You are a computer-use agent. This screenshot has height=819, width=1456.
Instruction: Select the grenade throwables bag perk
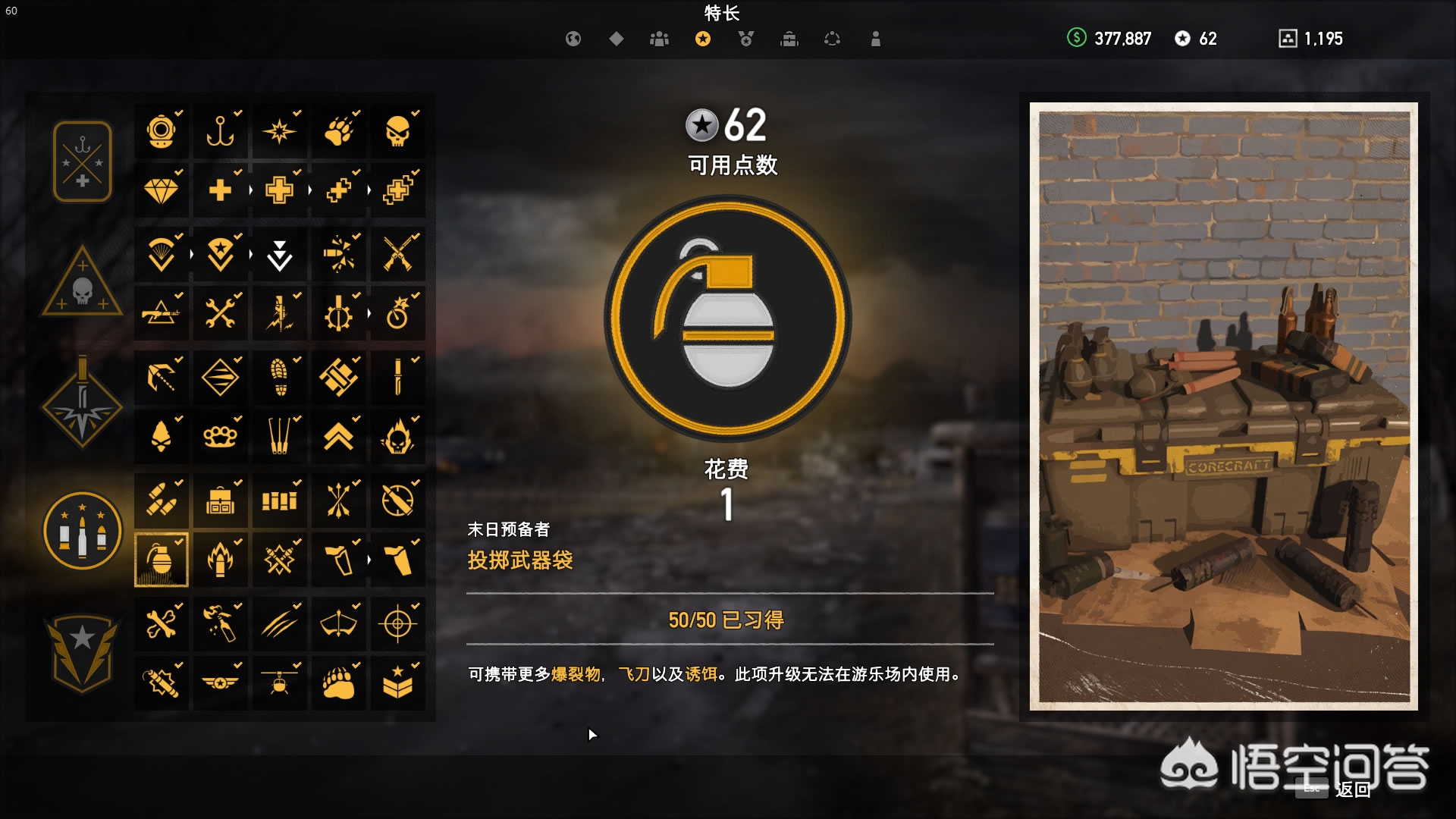162,560
